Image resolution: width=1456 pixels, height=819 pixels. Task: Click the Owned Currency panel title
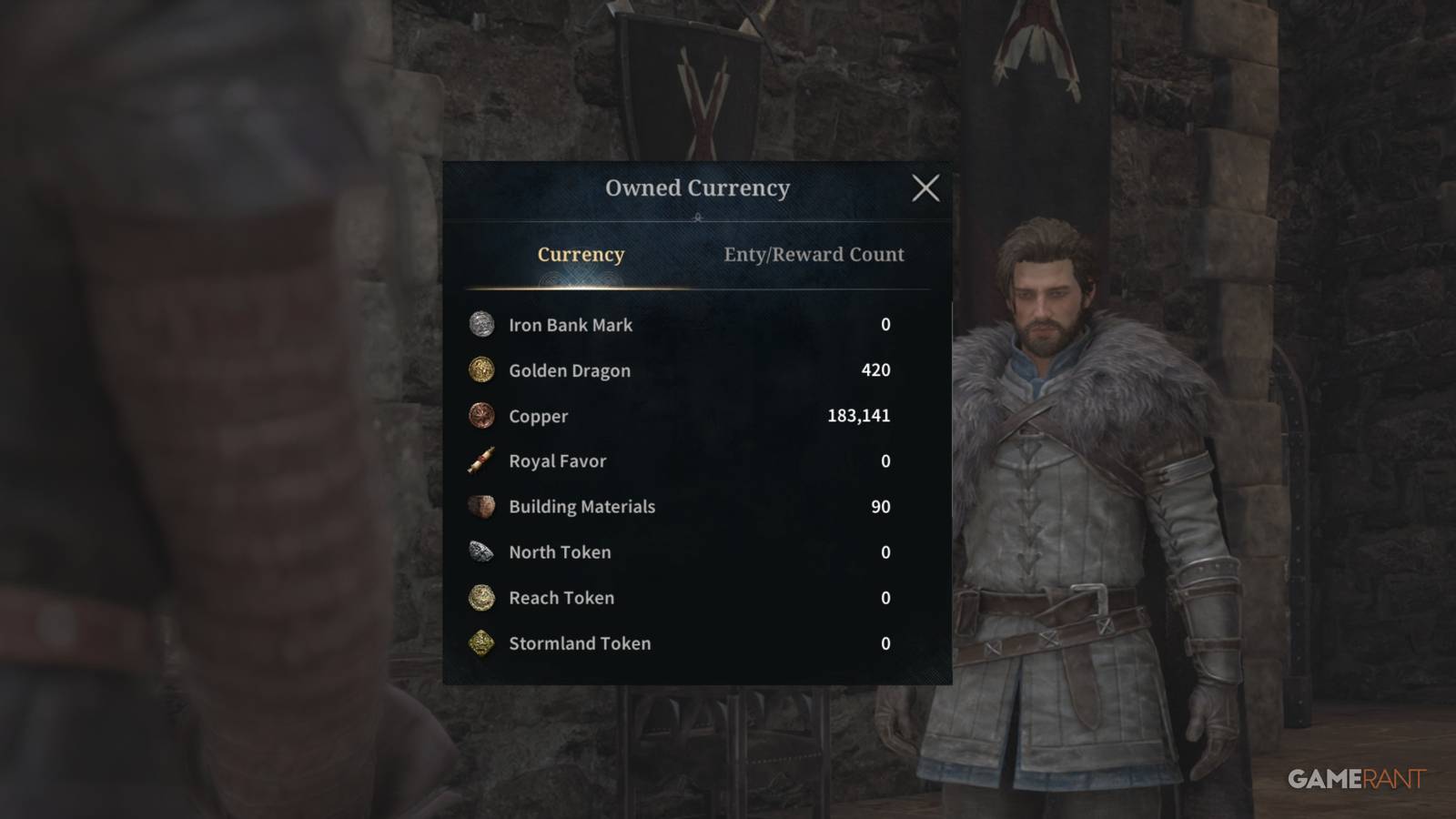697,188
